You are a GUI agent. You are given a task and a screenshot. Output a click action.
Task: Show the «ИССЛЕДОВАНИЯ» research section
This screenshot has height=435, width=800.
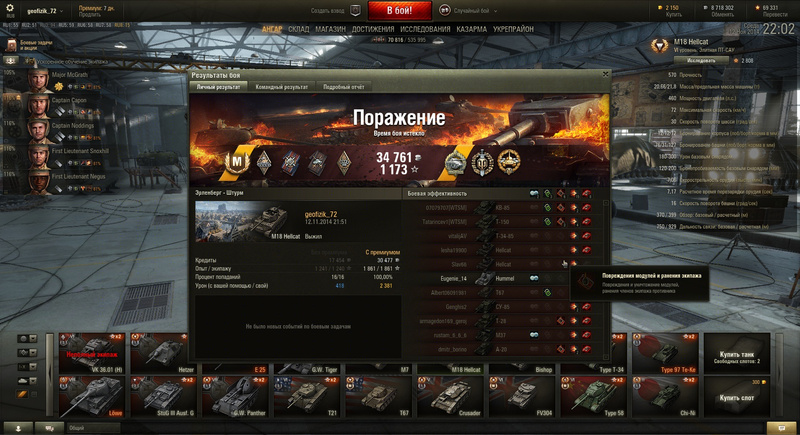(425, 29)
